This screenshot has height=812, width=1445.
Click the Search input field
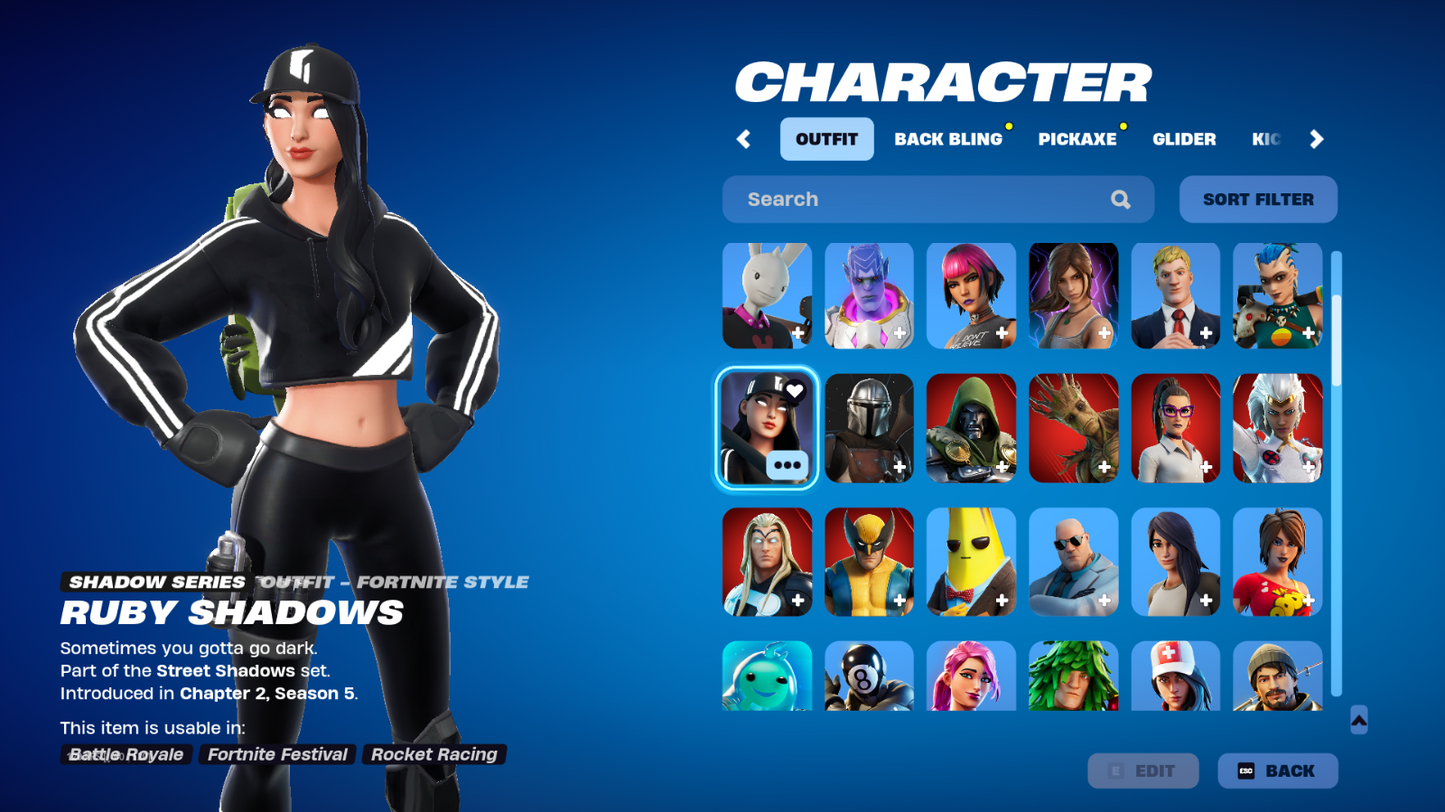(900, 199)
